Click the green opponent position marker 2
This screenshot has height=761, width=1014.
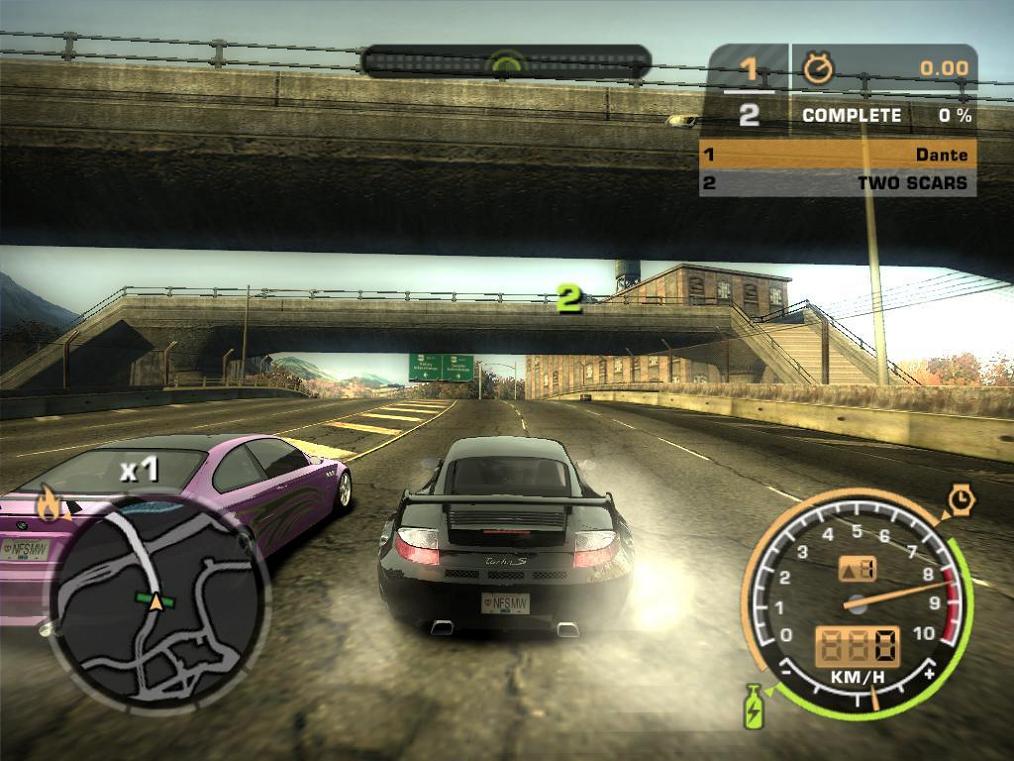coord(569,297)
